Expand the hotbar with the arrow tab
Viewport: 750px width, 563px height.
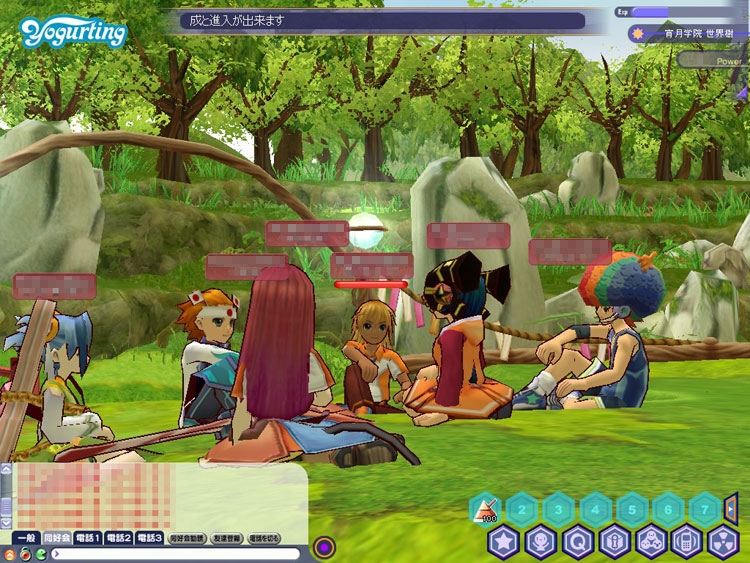point(731,509)
